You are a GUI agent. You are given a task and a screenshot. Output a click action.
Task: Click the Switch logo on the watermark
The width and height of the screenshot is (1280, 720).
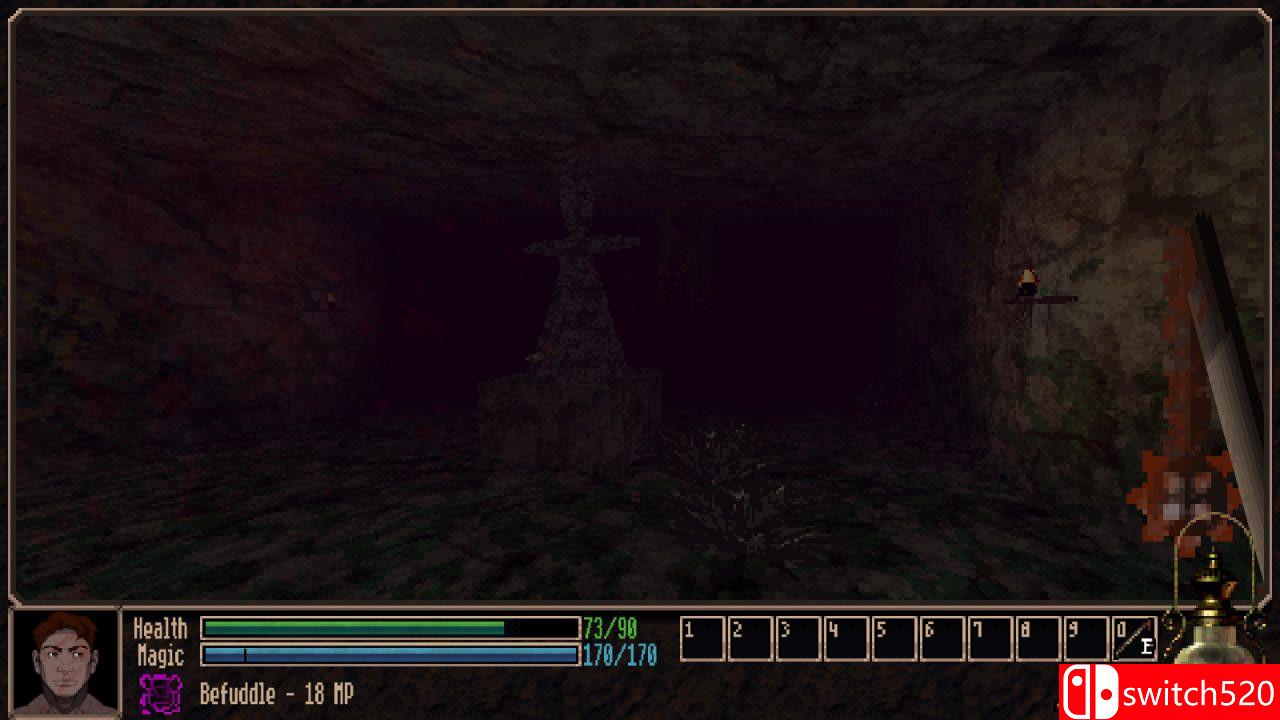click(1090, 691)
